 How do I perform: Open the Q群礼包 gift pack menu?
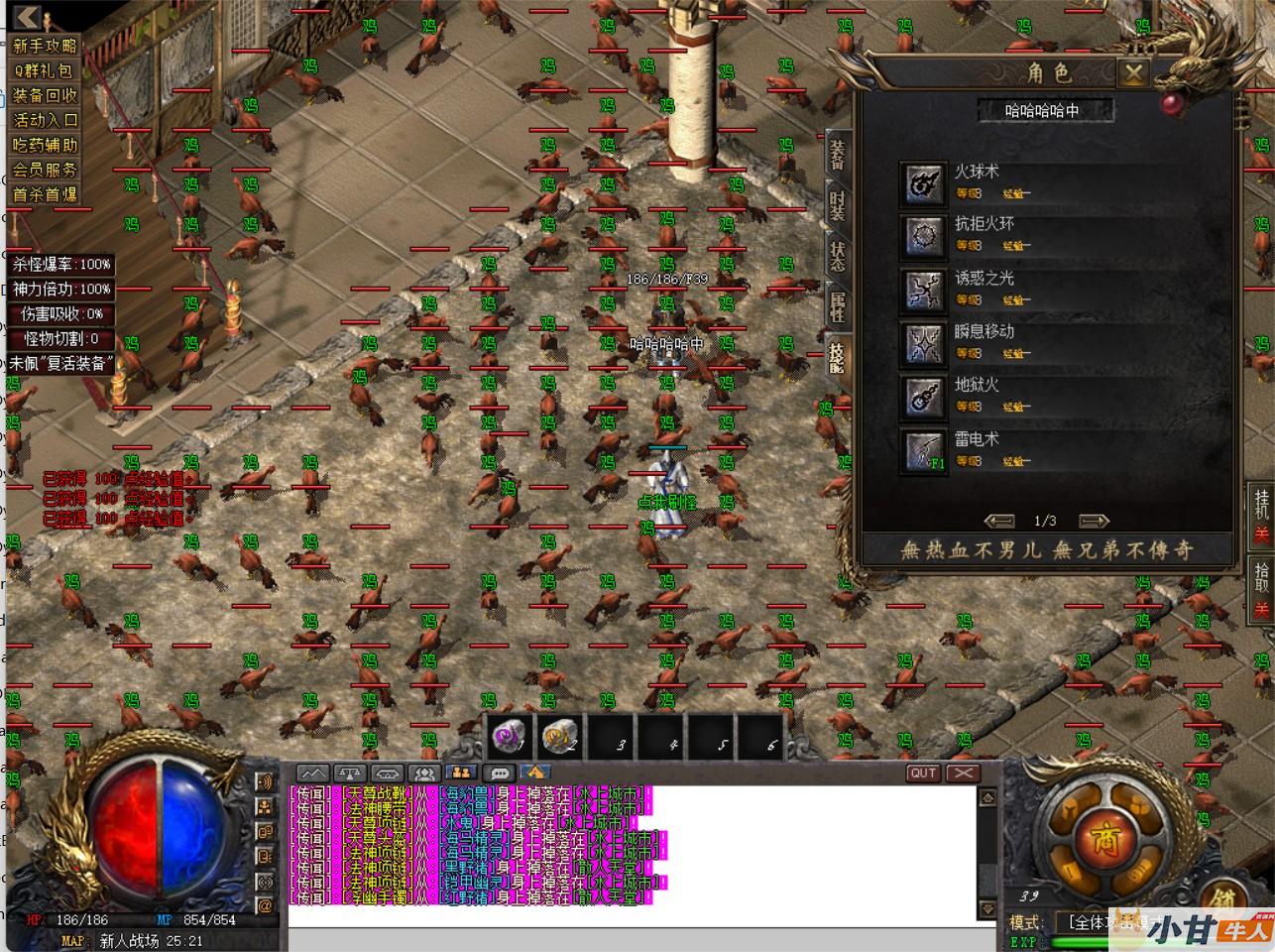coord(45,70)
